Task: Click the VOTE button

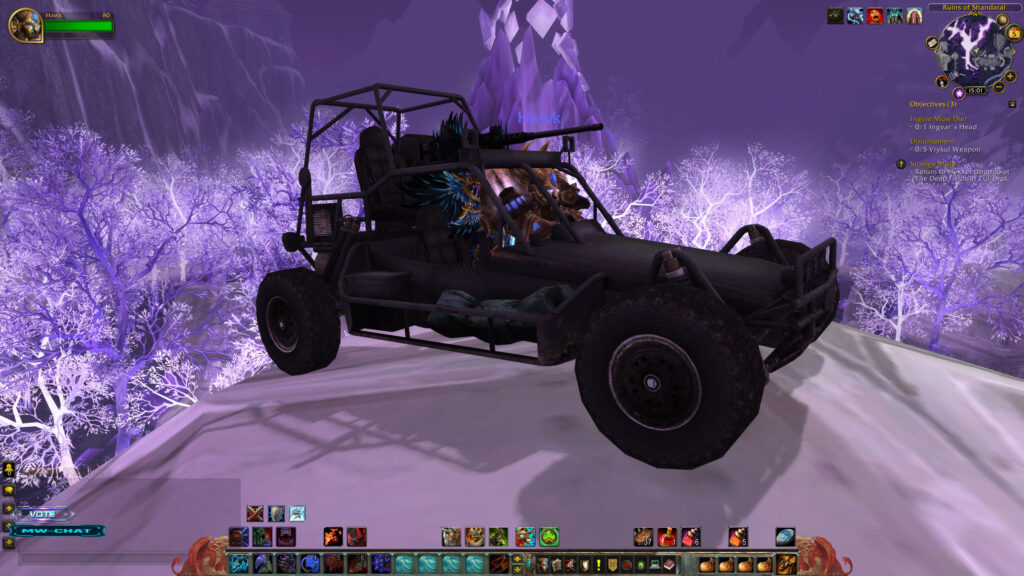Action: coord(43,514)
